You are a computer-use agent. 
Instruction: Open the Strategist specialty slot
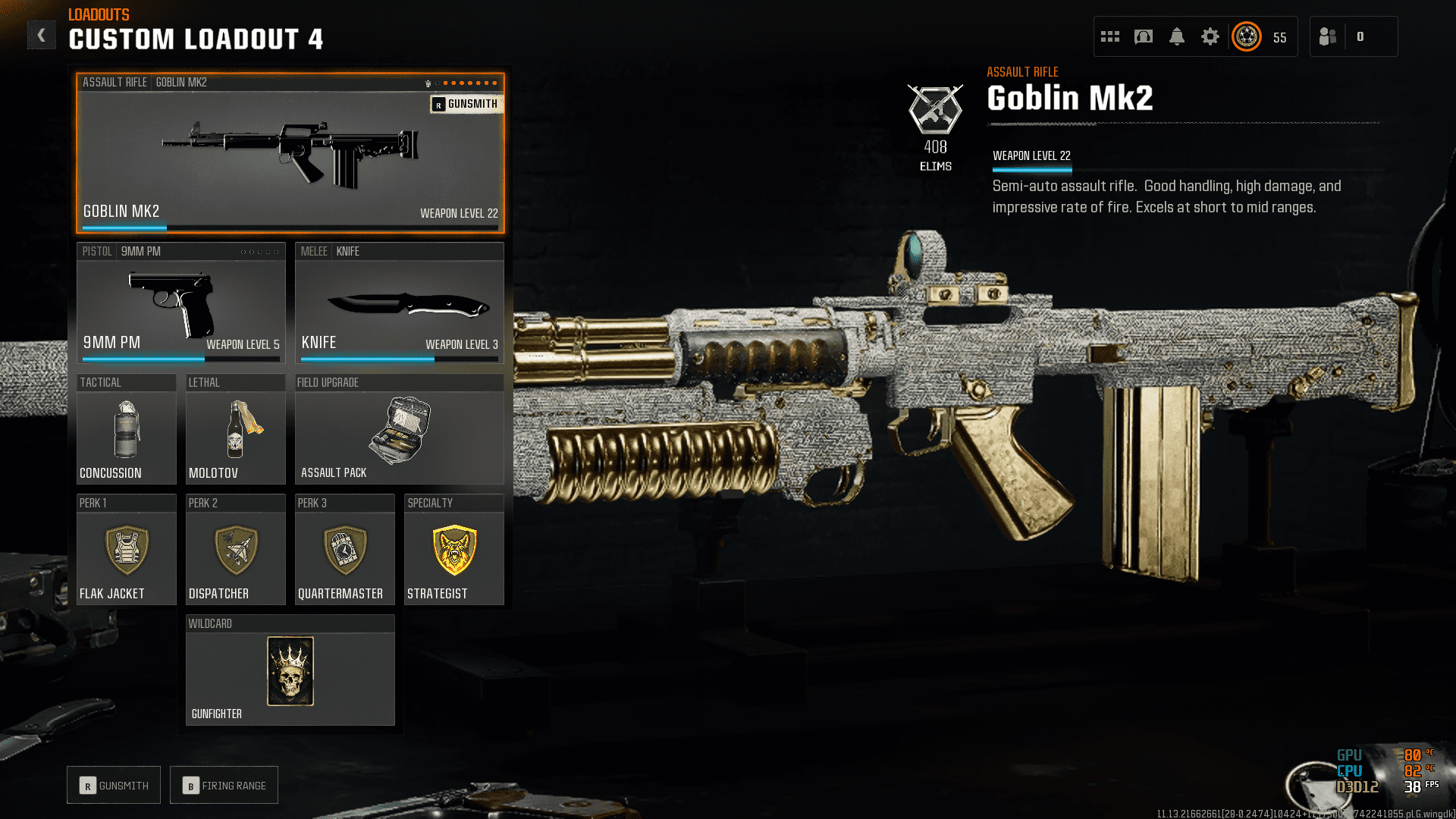pos(453,551)
